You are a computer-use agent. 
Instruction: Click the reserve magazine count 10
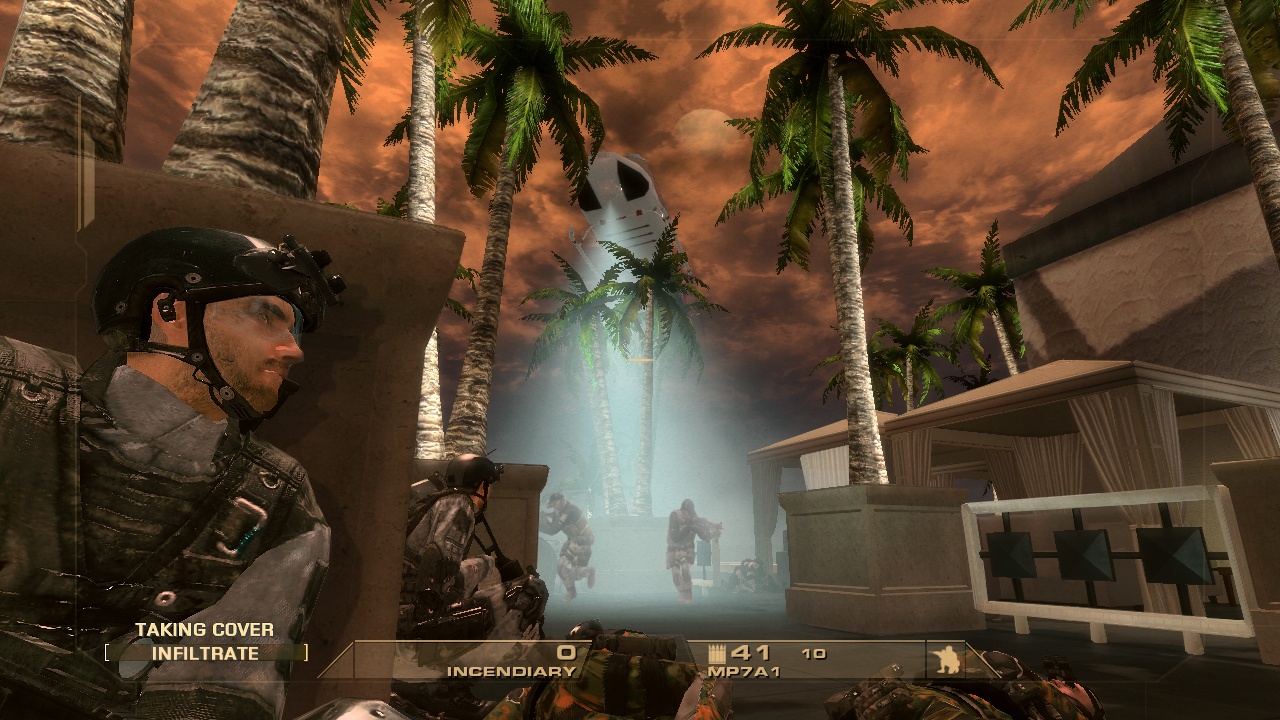815,652
